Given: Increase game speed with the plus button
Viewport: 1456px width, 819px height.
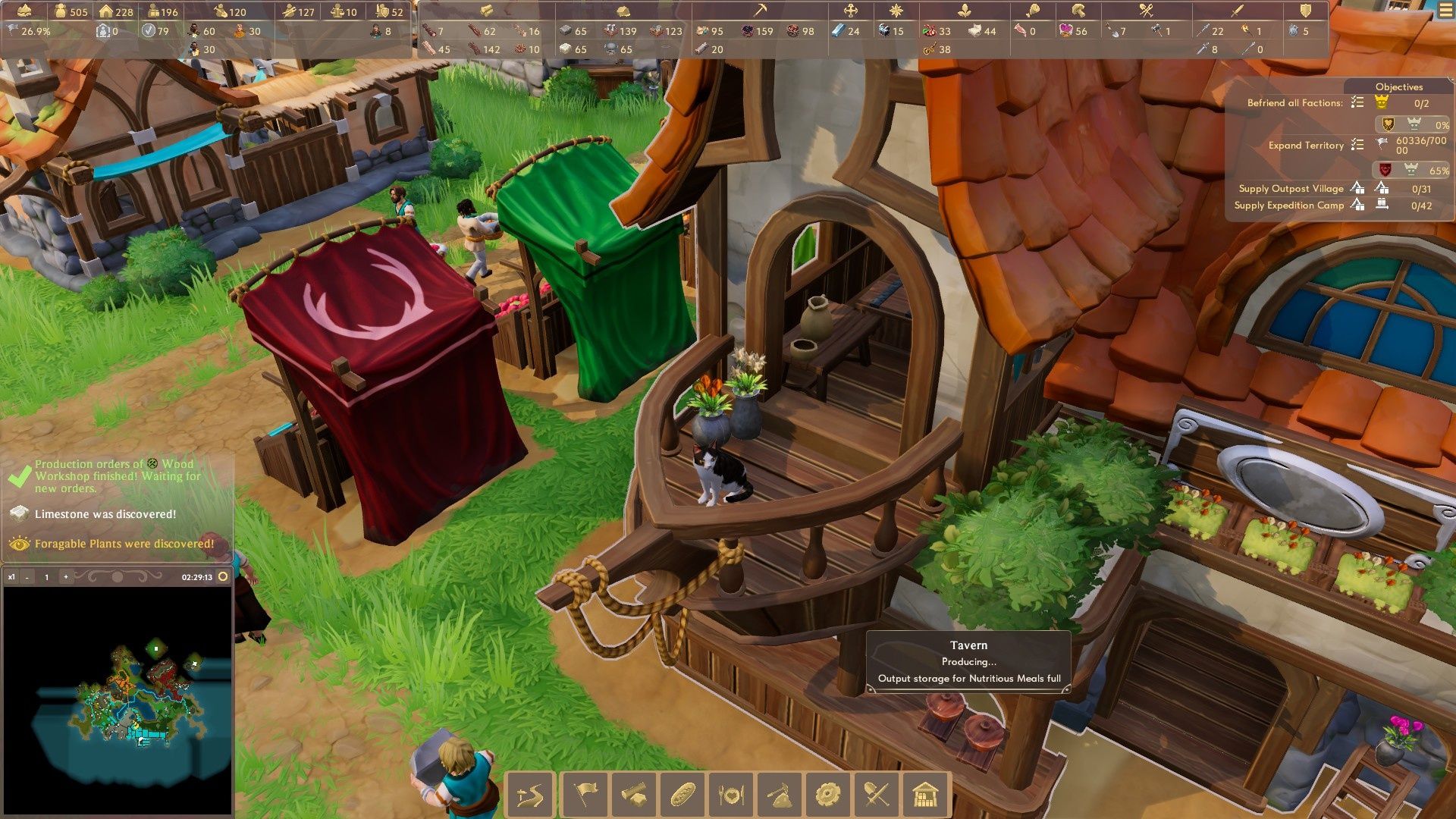Looking at the screenshot, I should [66, 577].
